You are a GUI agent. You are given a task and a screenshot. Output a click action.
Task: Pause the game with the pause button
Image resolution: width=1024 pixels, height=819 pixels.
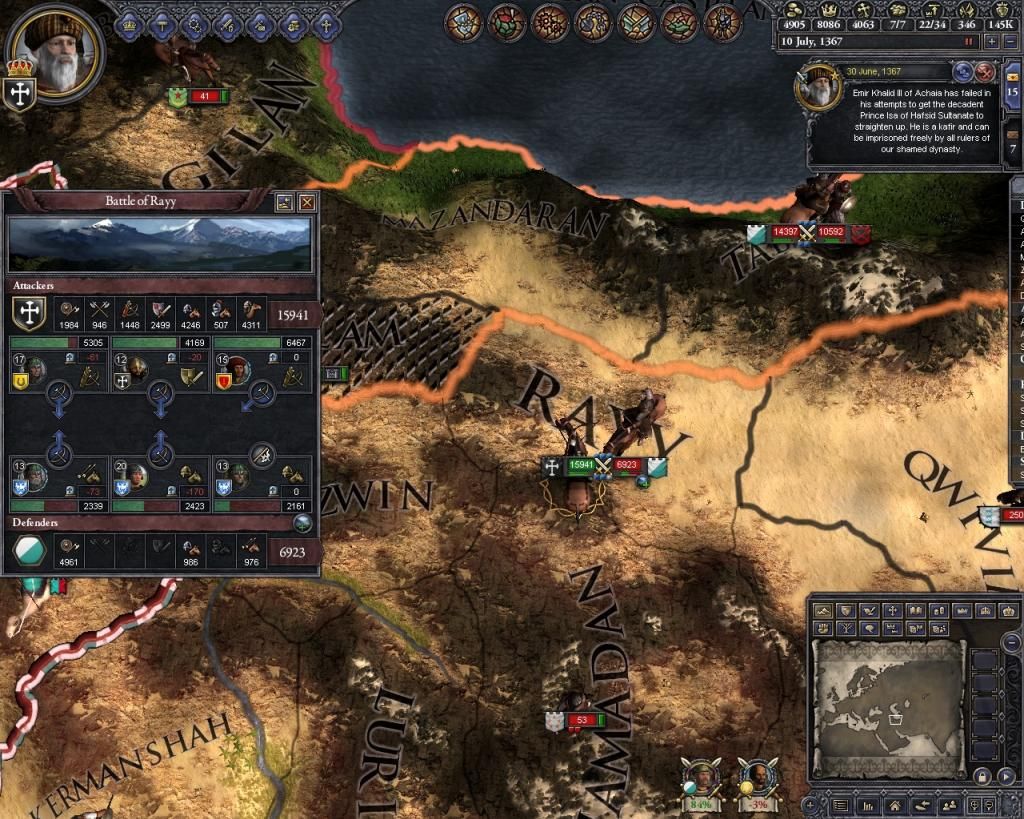click(x=968, y=42)
